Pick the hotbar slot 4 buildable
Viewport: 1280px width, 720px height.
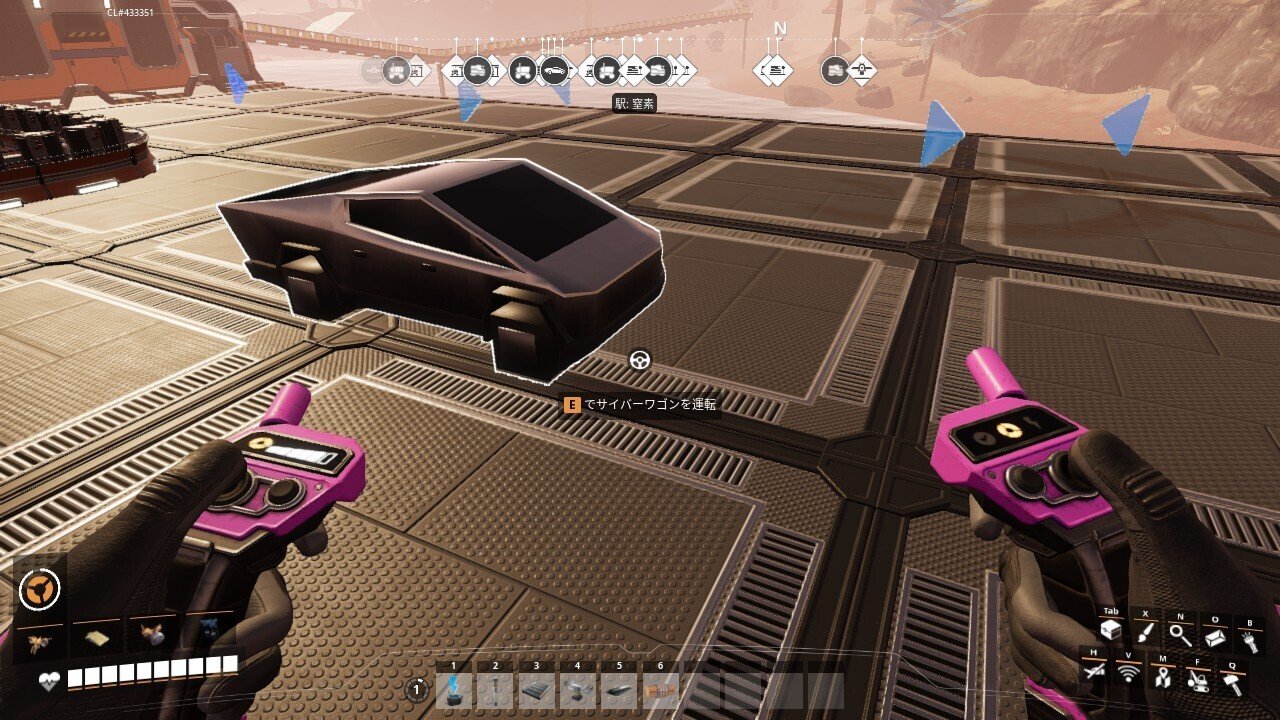(x=578, y=690)
